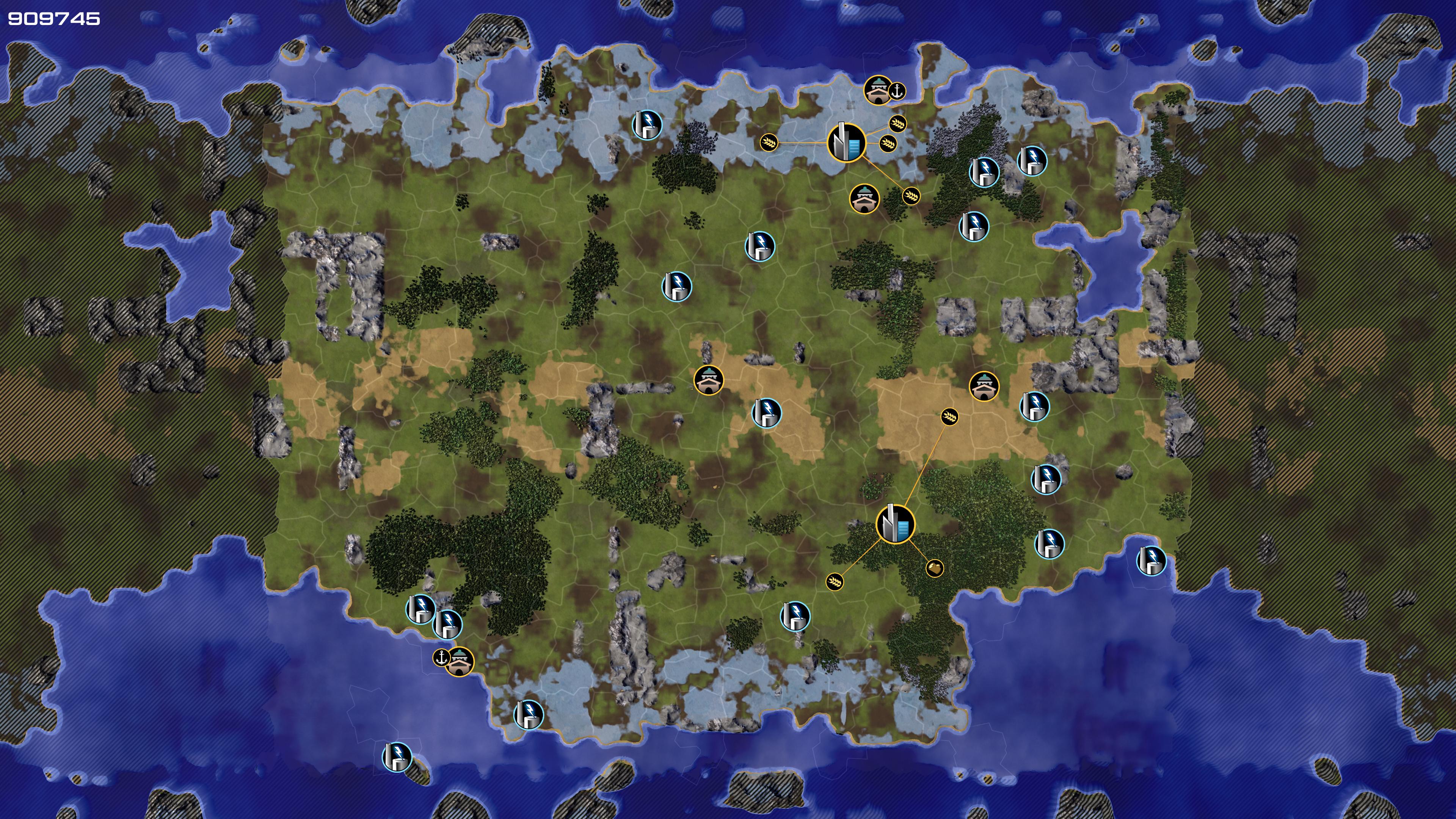Select the city linked to the gold ore
The image size is (1456, 819).
[x=895, y=524]
